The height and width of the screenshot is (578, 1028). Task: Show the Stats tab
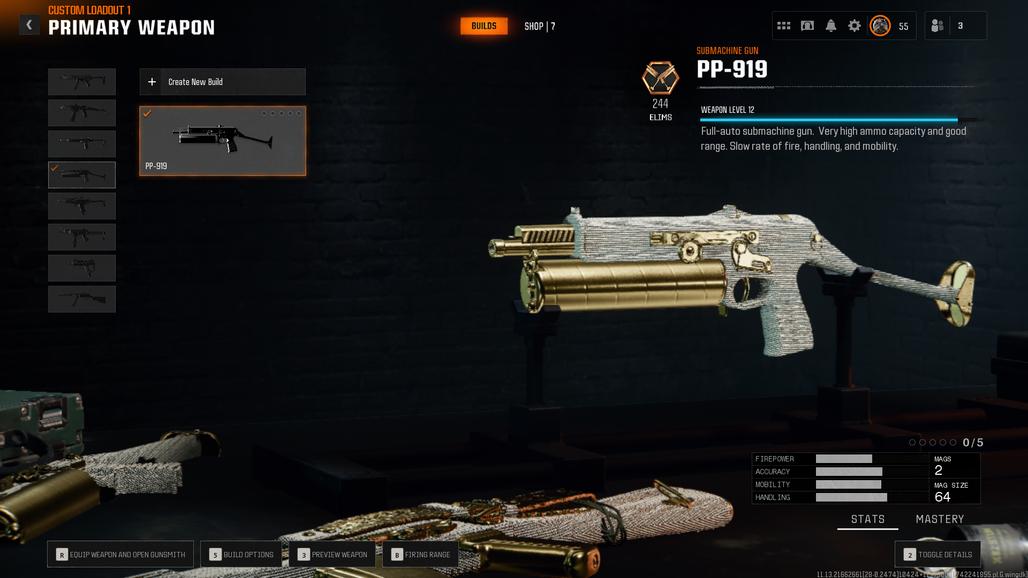click(867, 519)
